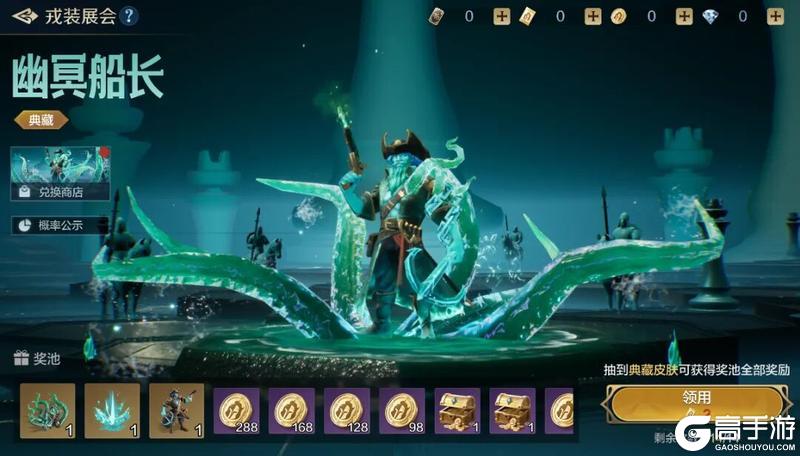The image size is (800, 456).
Task: Add more horseshoe gold coins via plus
Action: tap(684, 16)
